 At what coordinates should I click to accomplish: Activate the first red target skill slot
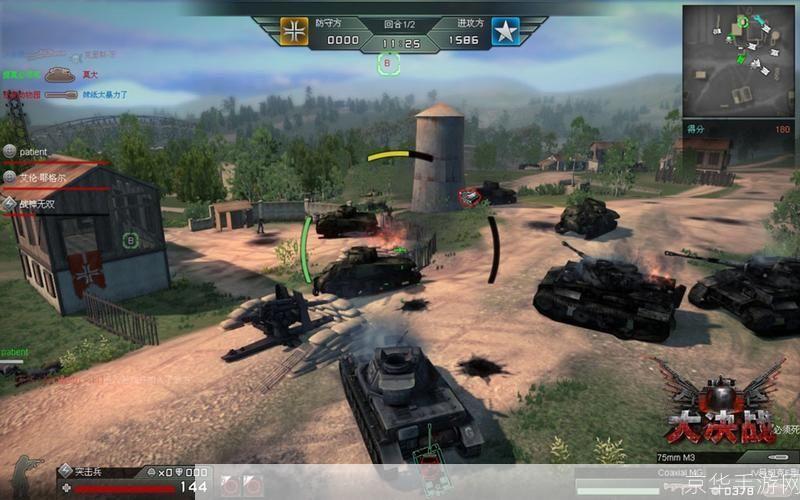coord(230,486)
